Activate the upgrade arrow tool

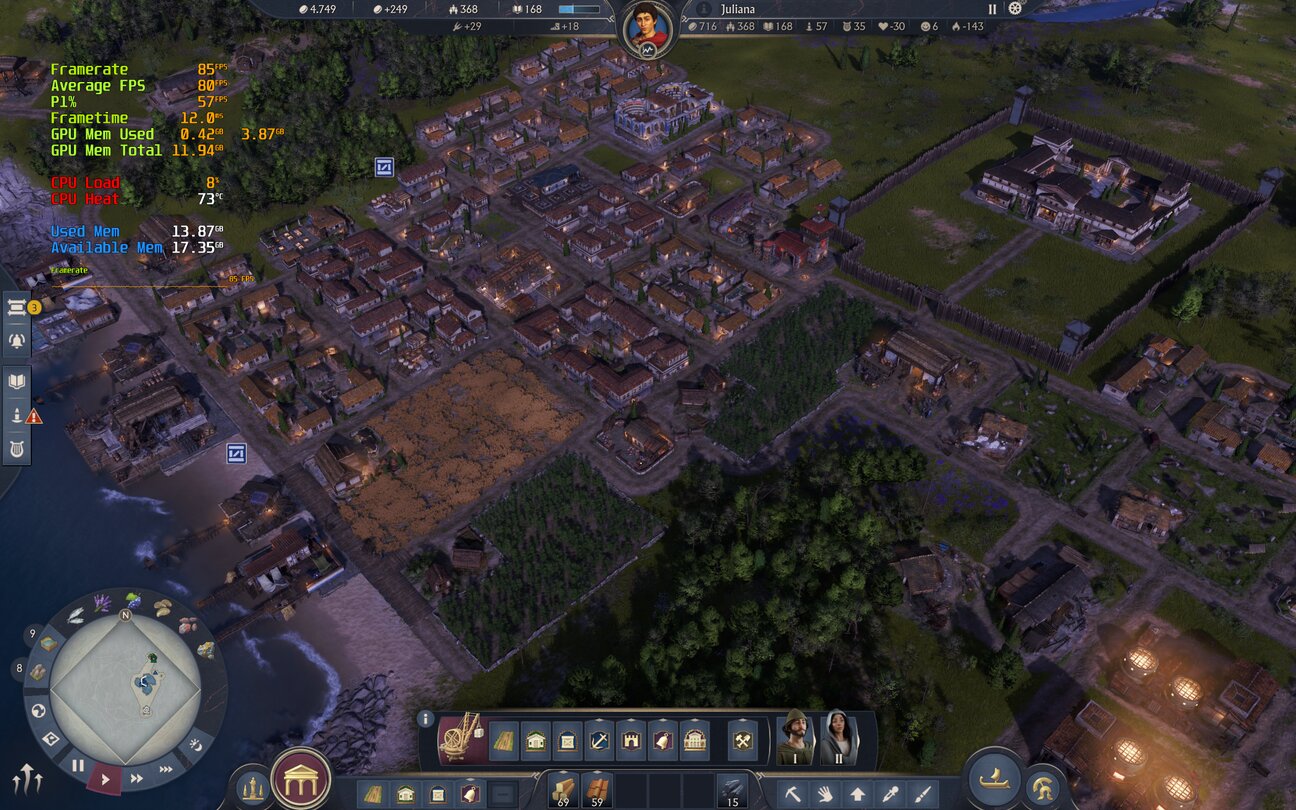[x=857, y=795]
